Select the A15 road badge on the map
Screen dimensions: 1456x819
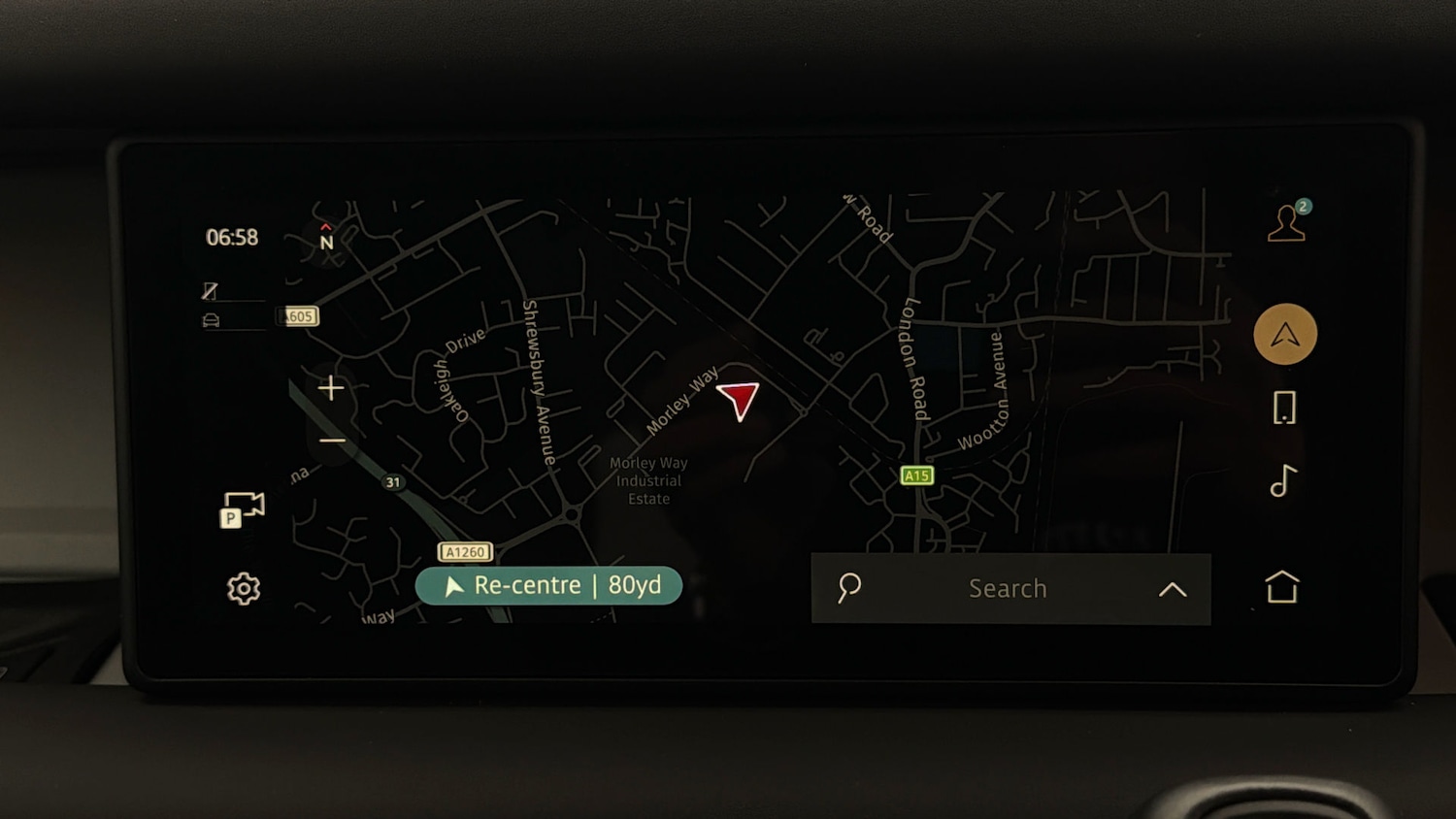(x=916, y=475)
